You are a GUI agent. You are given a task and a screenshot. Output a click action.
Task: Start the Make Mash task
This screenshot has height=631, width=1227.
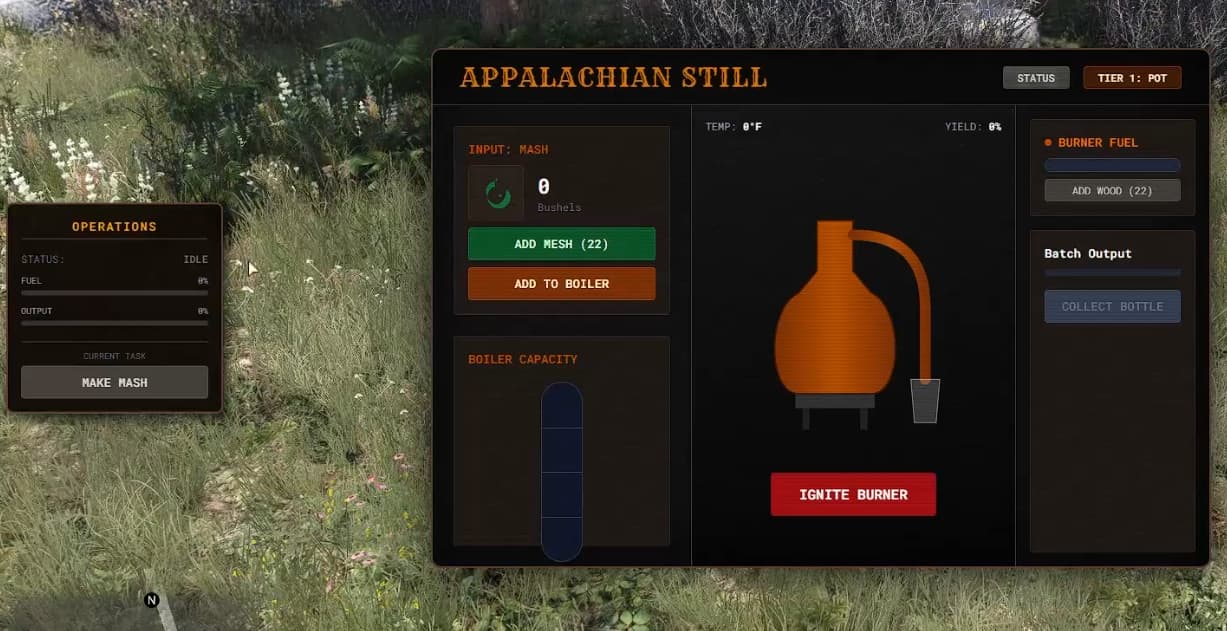(114, 382)
